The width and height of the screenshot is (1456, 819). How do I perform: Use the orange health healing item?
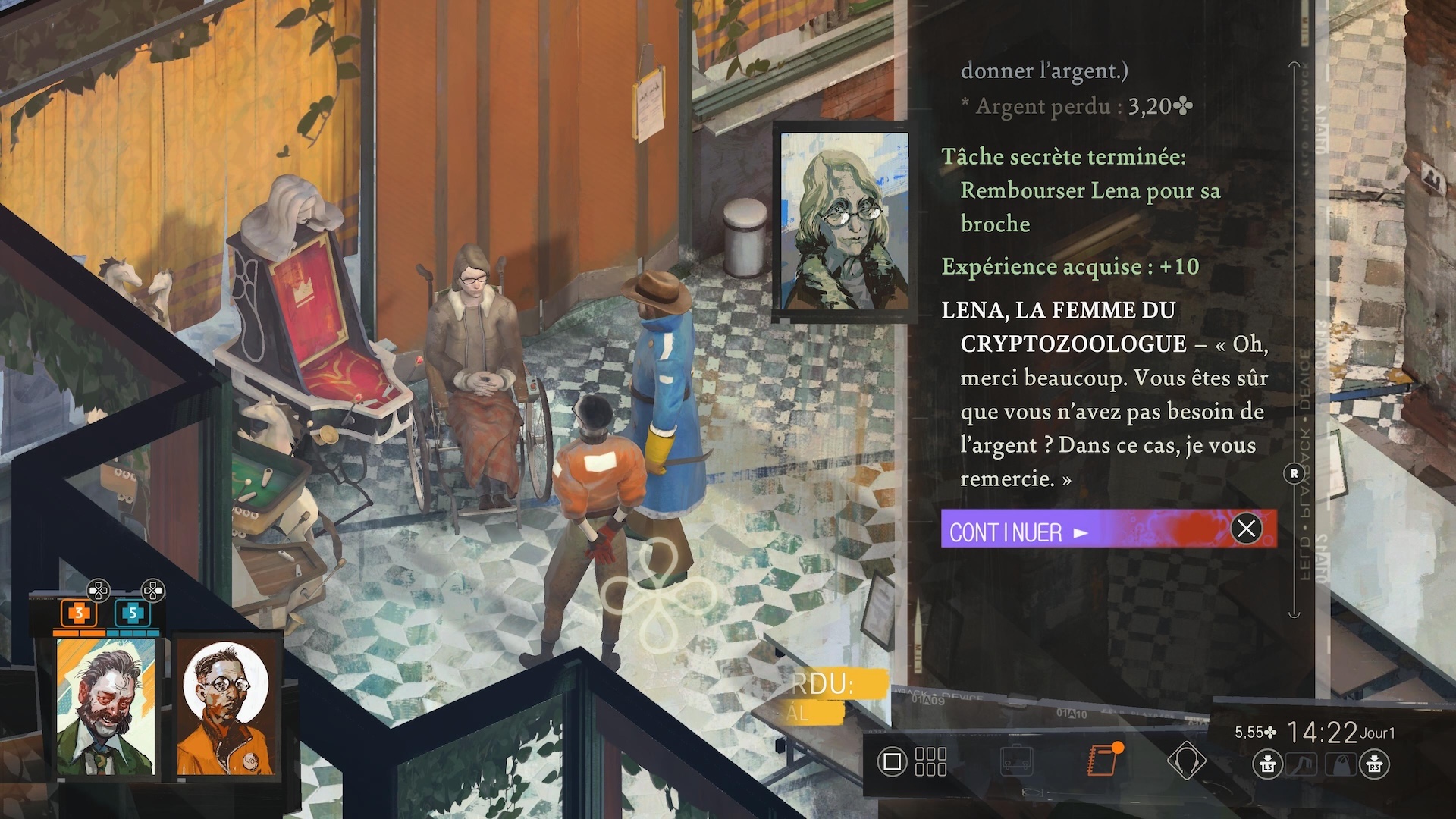78,613
